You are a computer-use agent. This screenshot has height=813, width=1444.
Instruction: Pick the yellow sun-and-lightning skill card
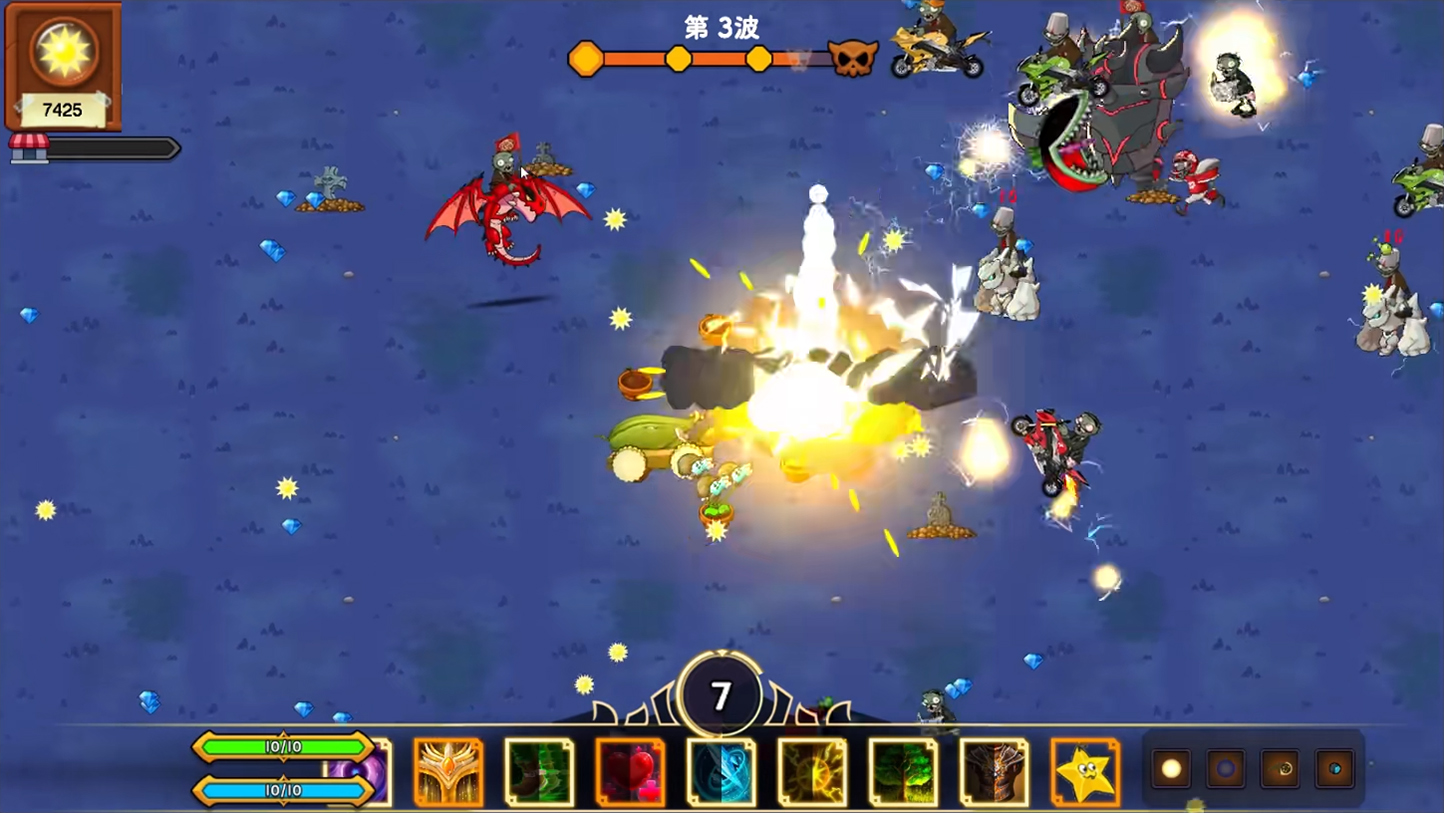(812, 771)
